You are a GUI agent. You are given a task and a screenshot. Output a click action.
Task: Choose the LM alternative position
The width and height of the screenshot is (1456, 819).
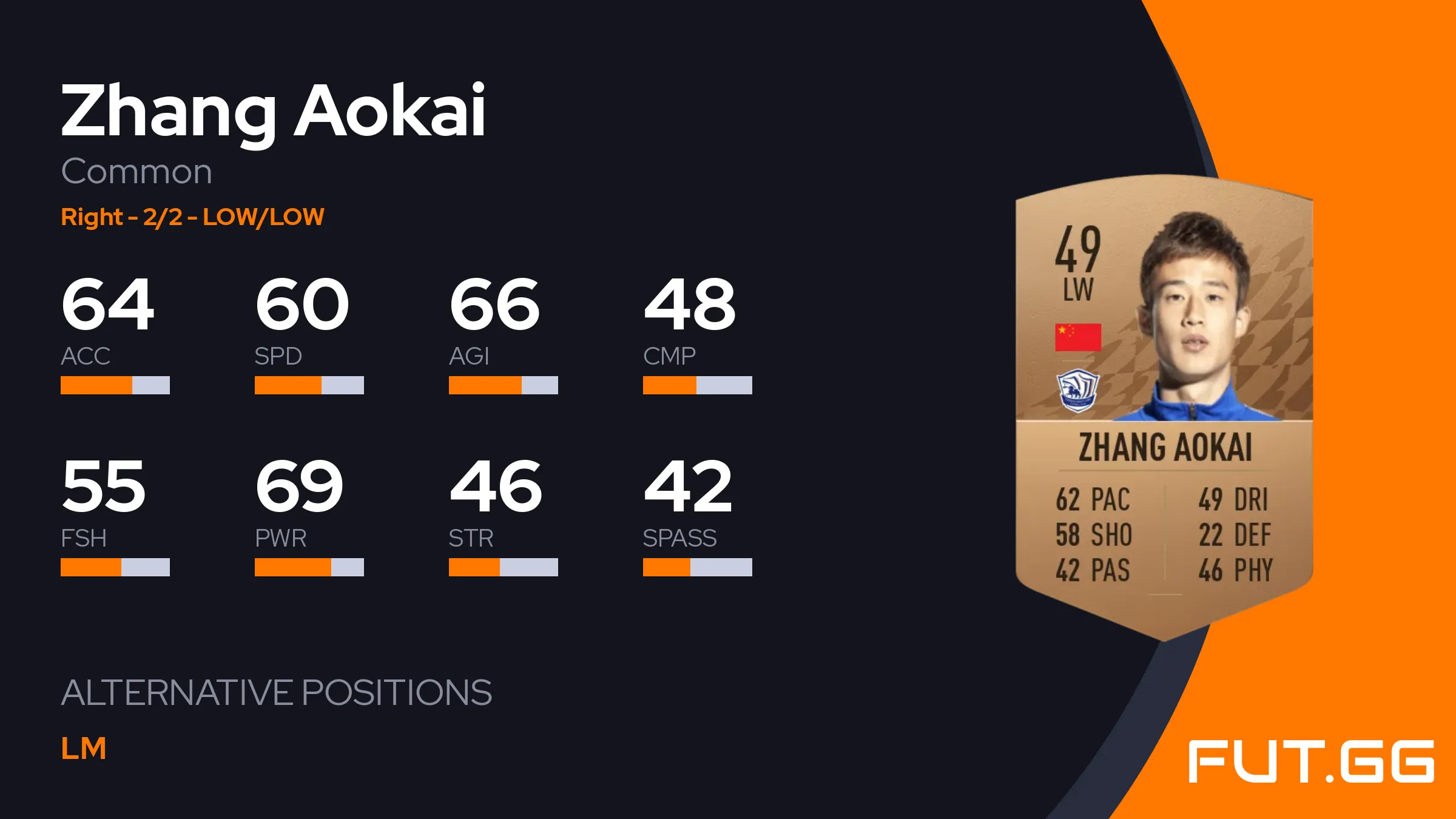tap(84, 749)
